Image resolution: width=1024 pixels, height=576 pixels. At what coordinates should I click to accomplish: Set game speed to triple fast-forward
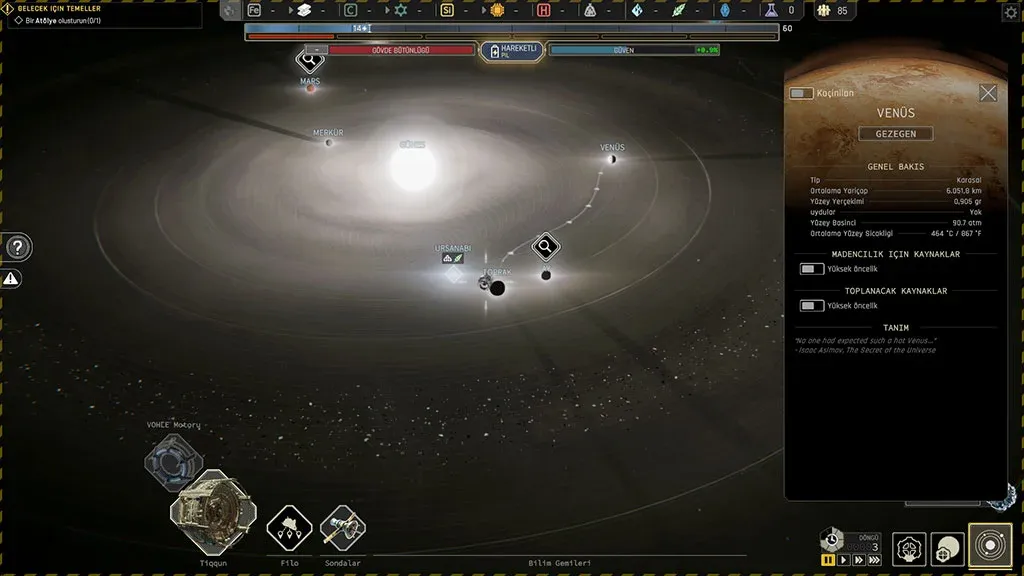[x=875, y=560]
